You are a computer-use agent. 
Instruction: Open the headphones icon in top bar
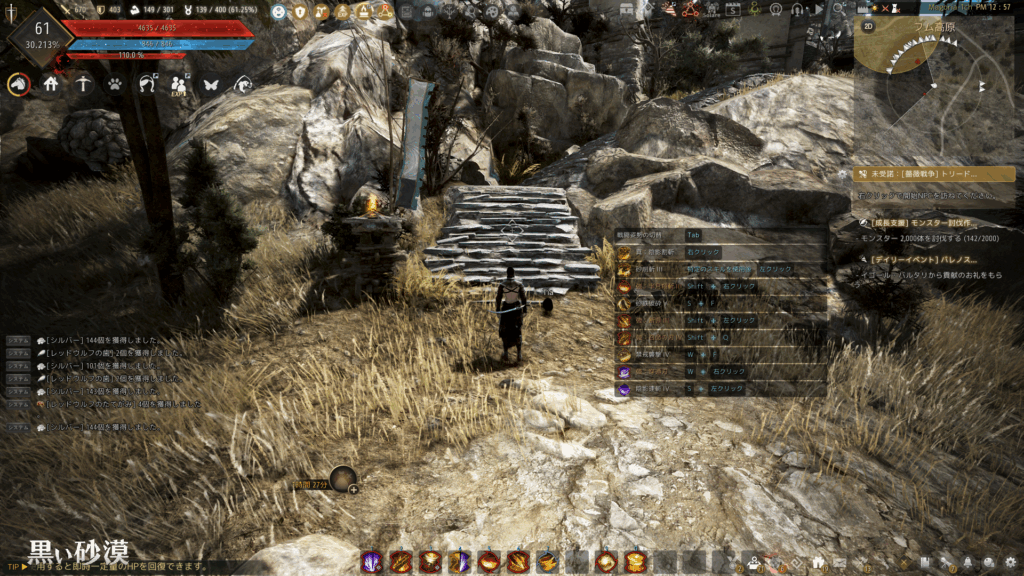coord(797,11)
